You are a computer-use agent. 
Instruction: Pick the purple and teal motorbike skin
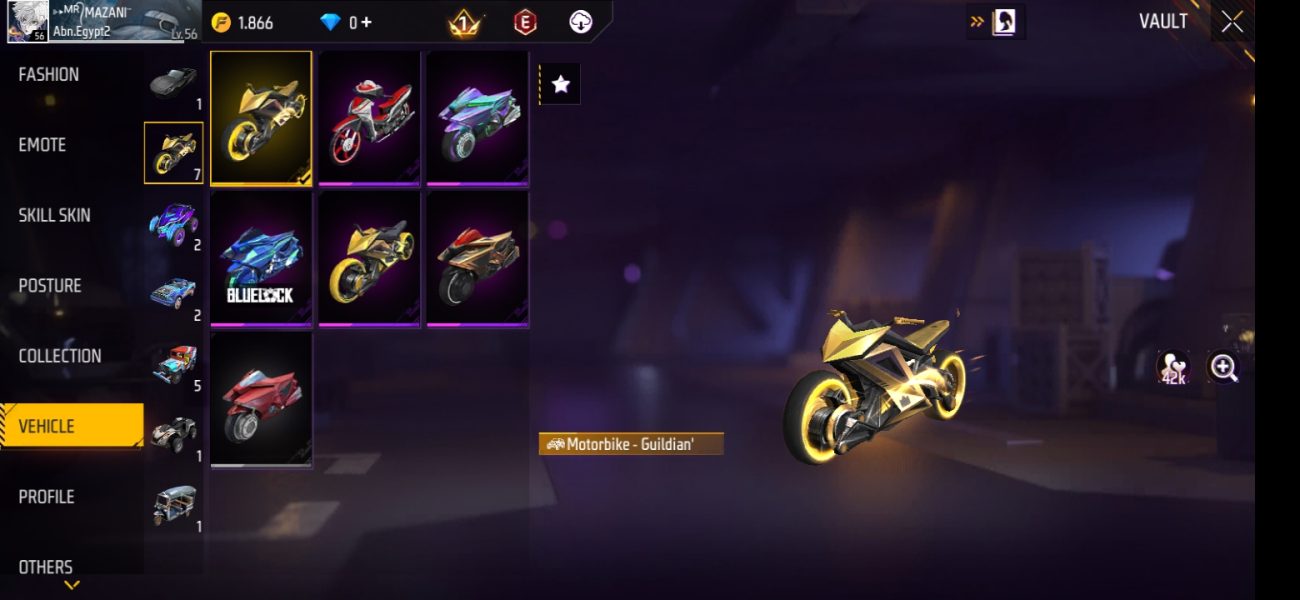pos(477,119)
